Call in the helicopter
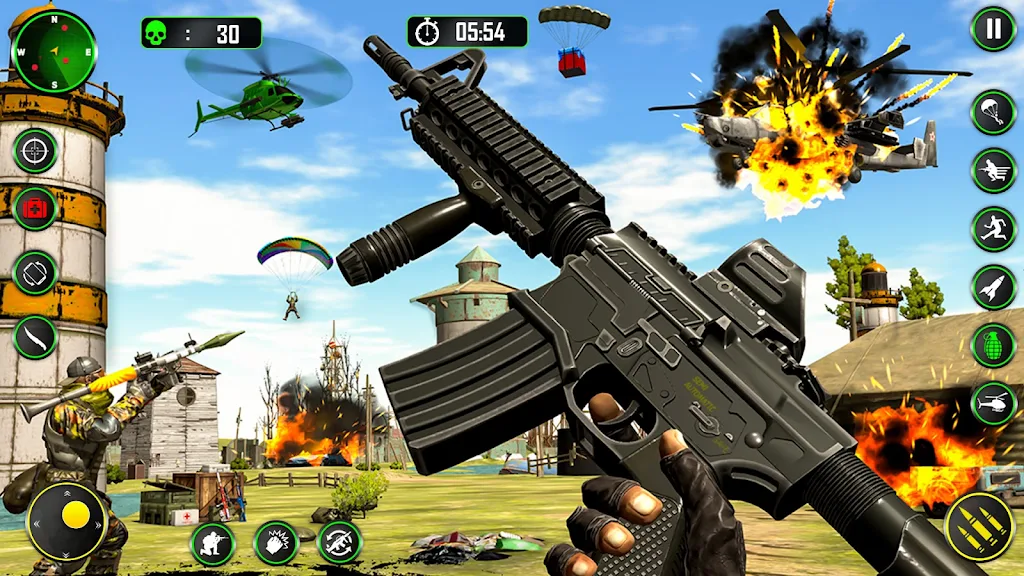1024x576 pixels. (x=993, y=404)
